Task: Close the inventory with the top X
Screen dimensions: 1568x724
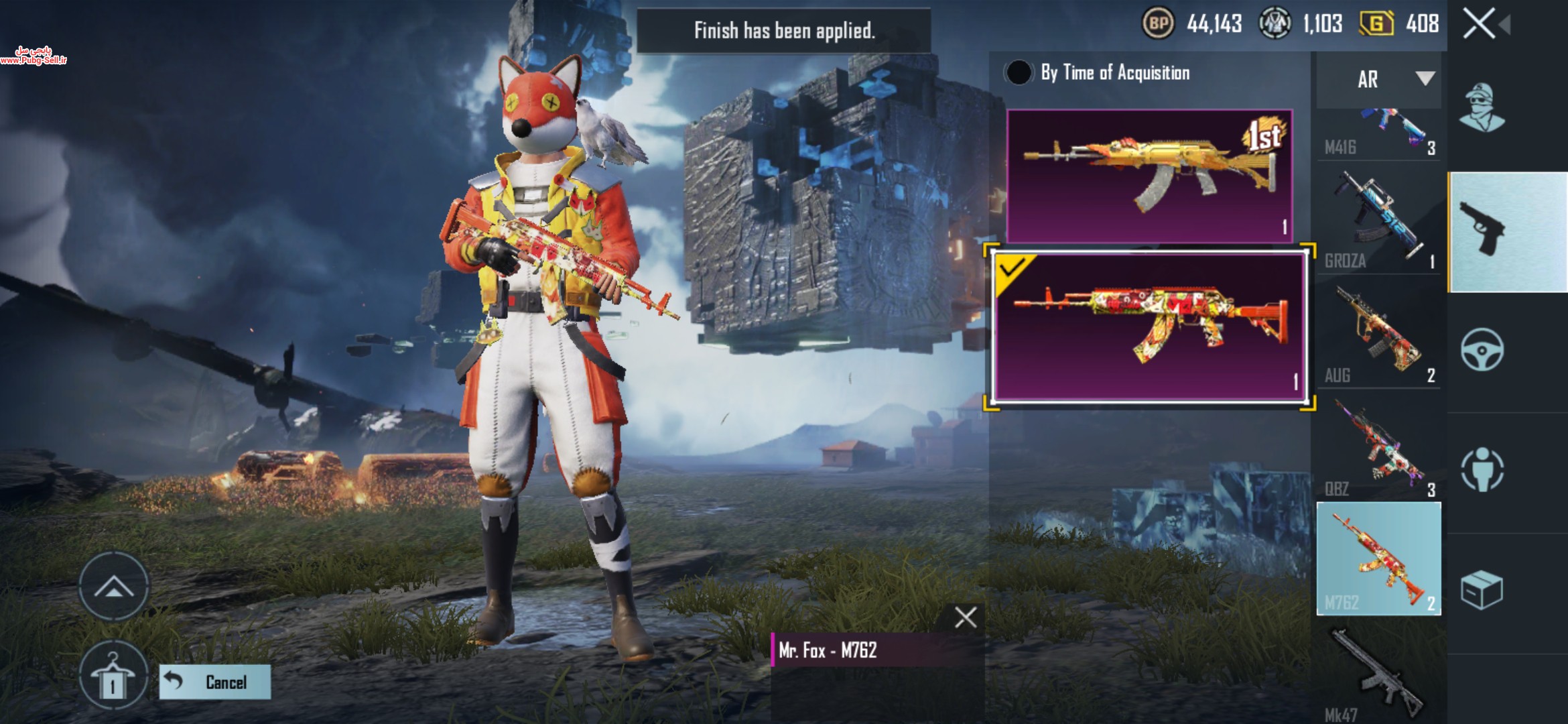Action: (1479, 24)
